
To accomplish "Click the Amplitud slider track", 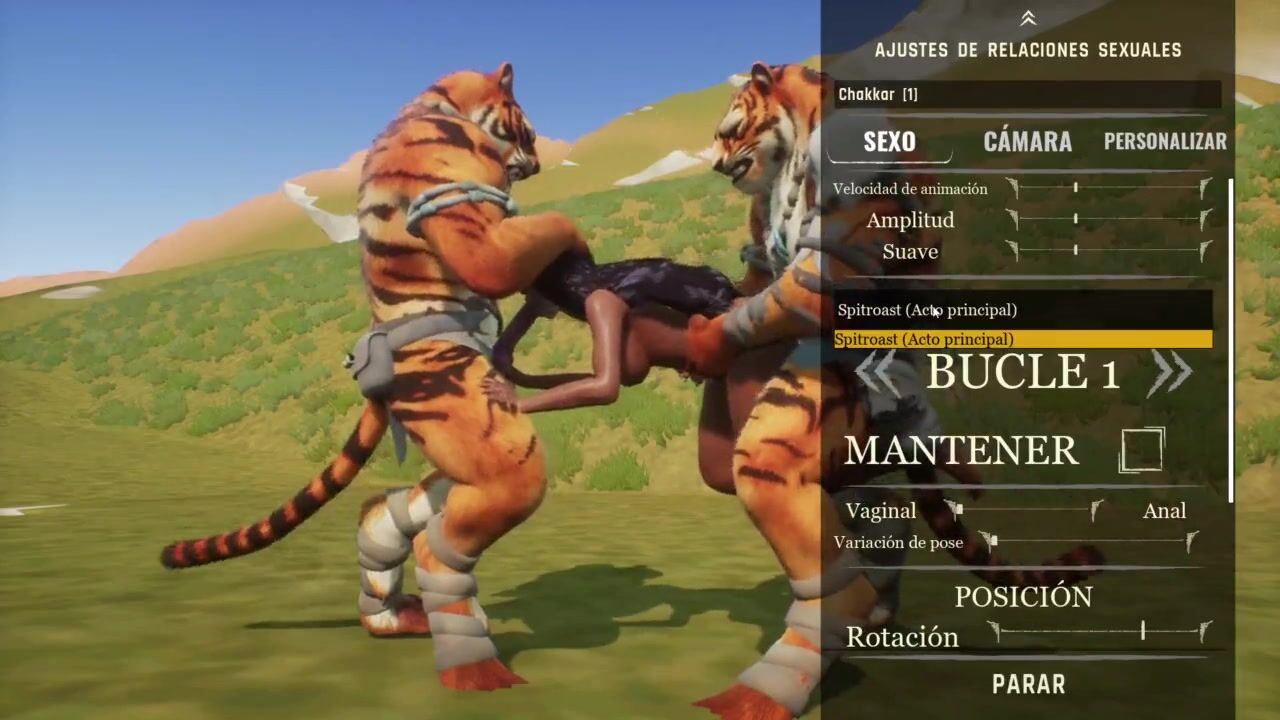I will 1109,219.
